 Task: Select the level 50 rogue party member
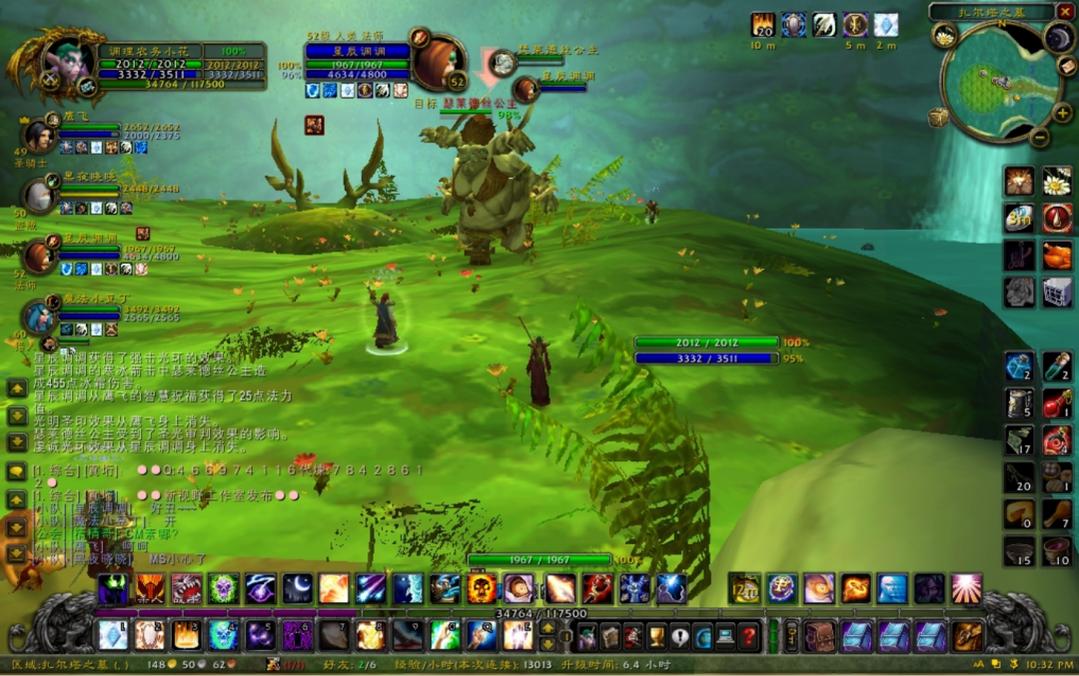tap(40, 196)
